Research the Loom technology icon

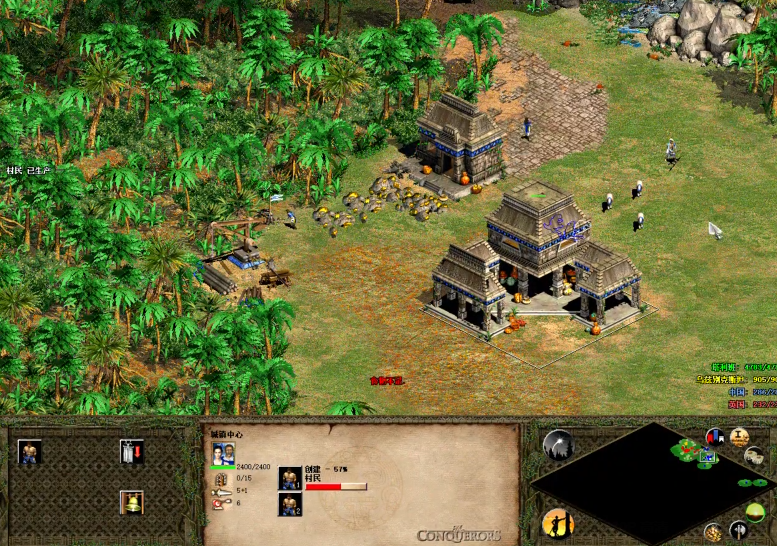click(131, 452)
